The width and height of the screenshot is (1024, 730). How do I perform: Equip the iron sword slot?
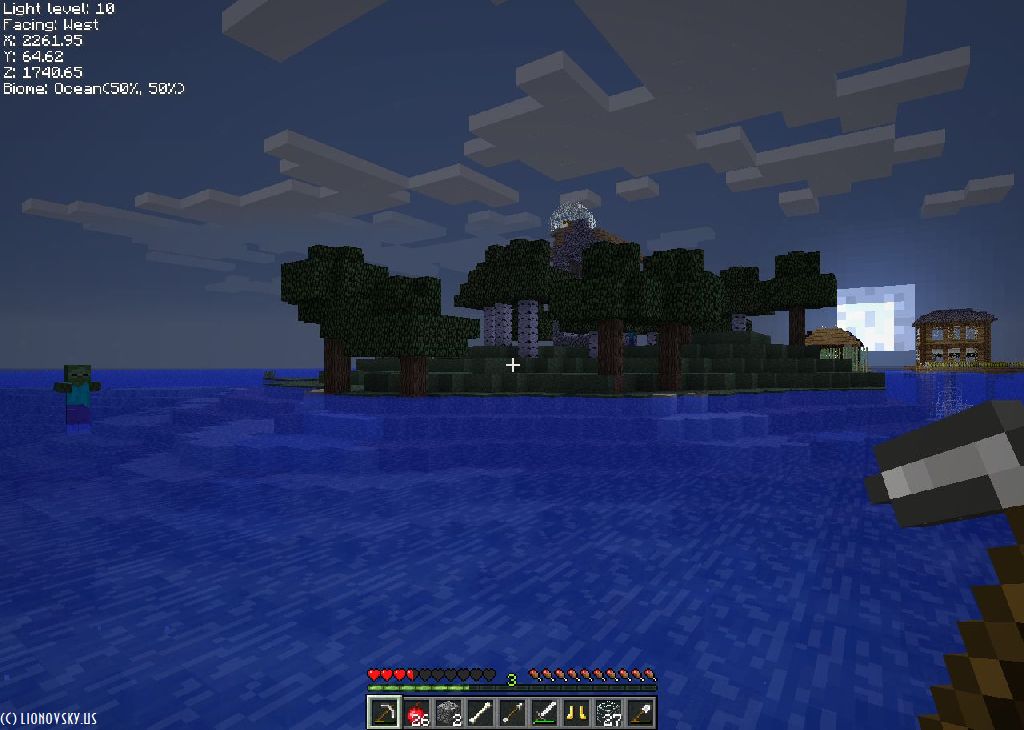(544, 713)
